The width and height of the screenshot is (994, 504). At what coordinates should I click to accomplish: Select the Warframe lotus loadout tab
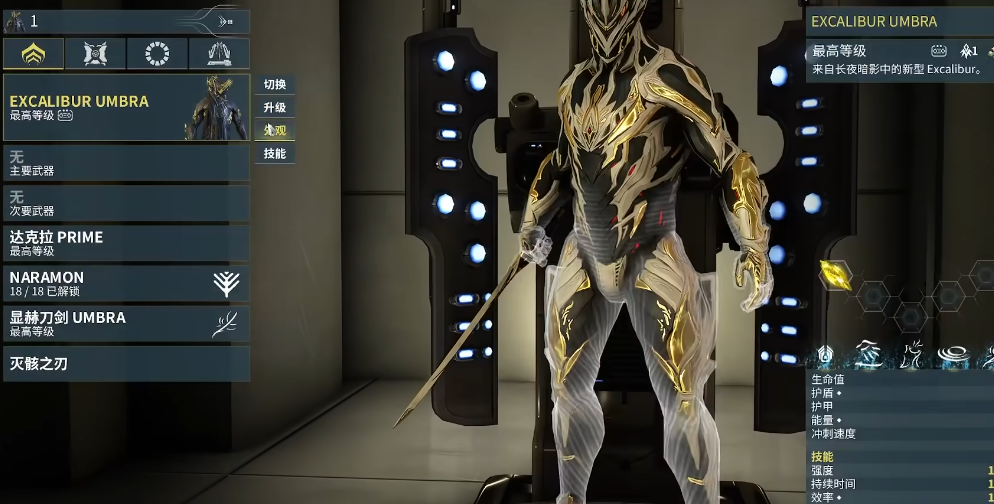tap(33, 54)
